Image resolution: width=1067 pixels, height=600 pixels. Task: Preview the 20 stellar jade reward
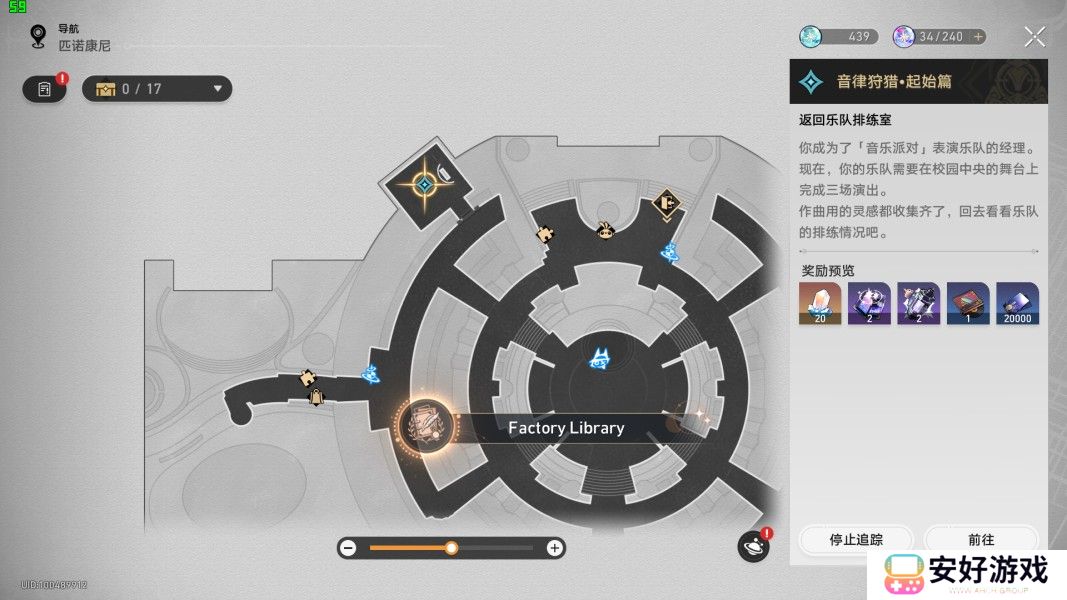pyautogui.click(x=819, y=303)
